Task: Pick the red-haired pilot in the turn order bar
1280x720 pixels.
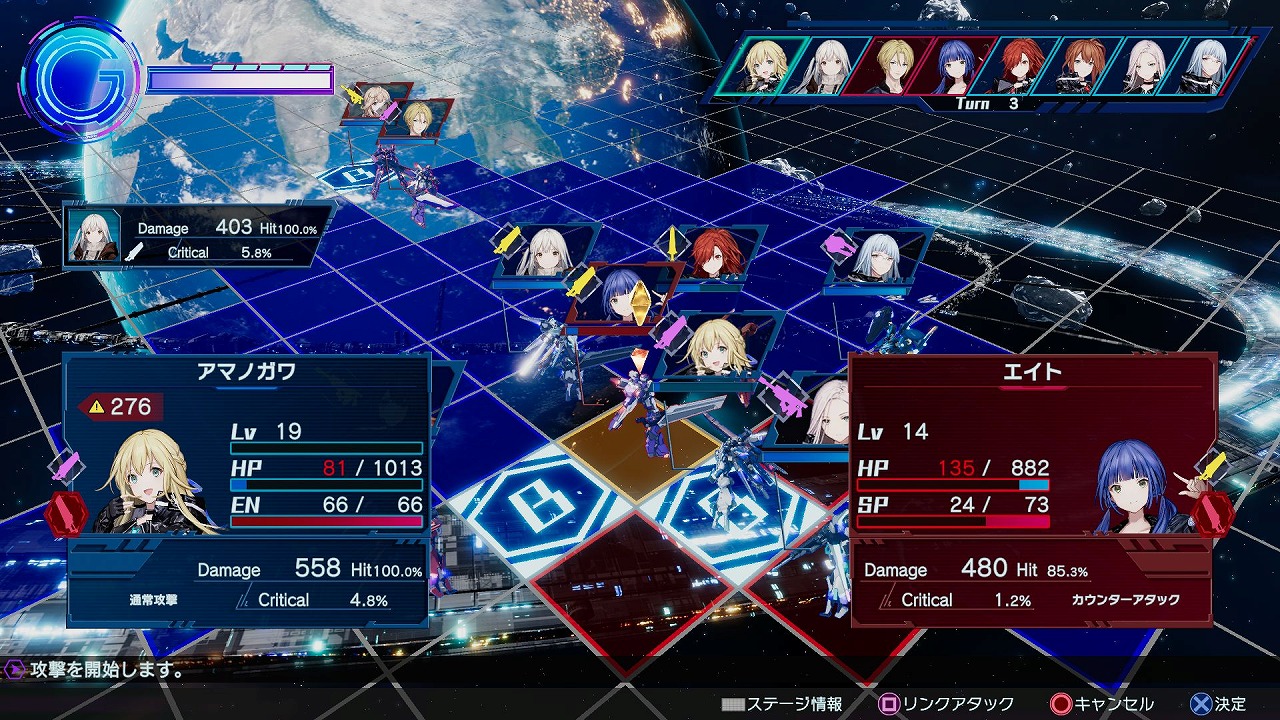Action: coord(1019,67)
